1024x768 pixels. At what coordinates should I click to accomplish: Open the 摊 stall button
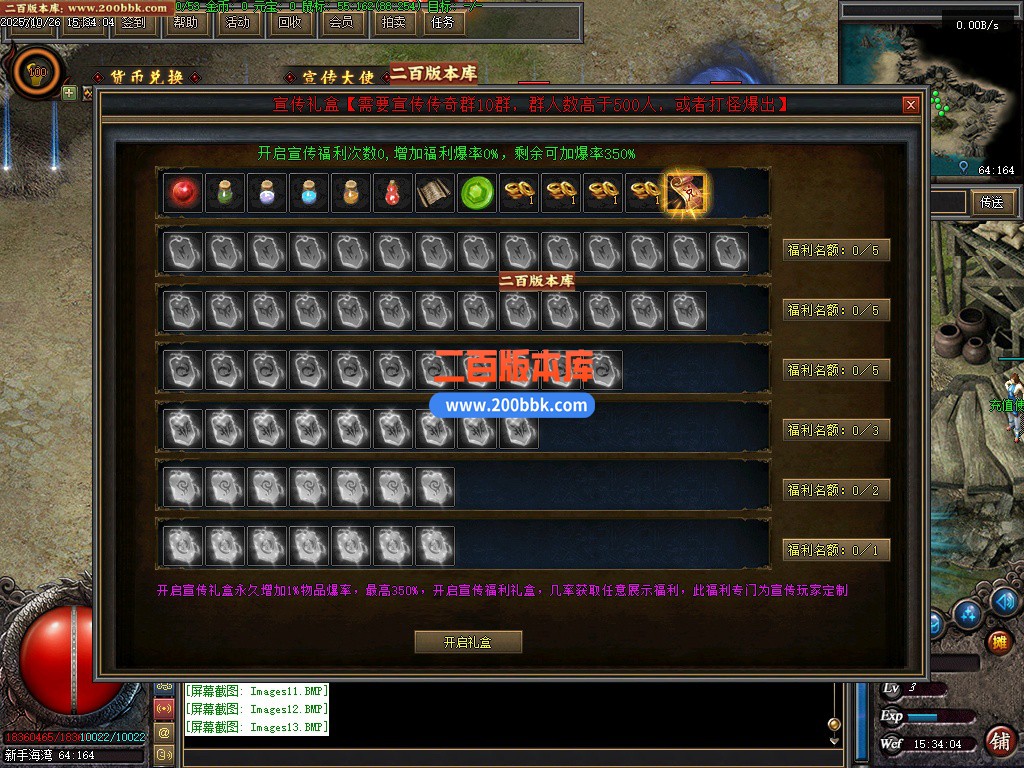point(997,641)
